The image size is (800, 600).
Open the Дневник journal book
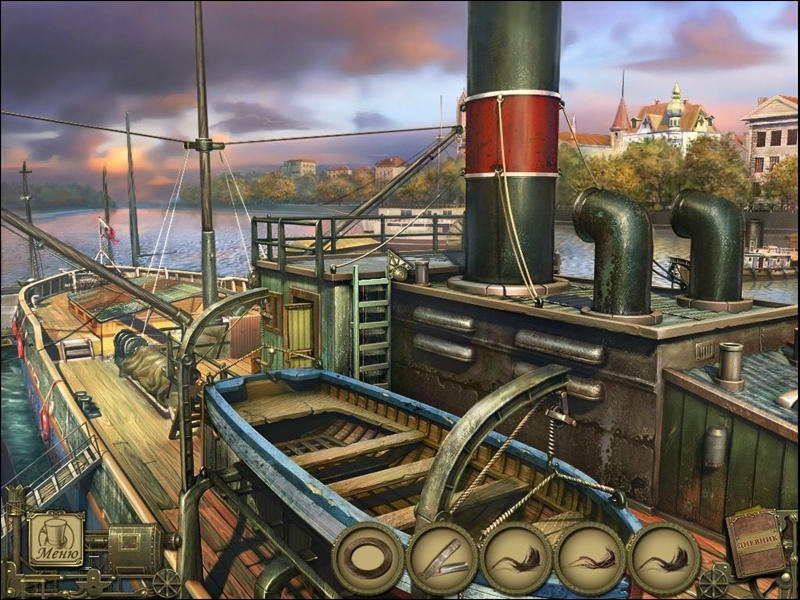pyautogui.click(x=757, y=542)
